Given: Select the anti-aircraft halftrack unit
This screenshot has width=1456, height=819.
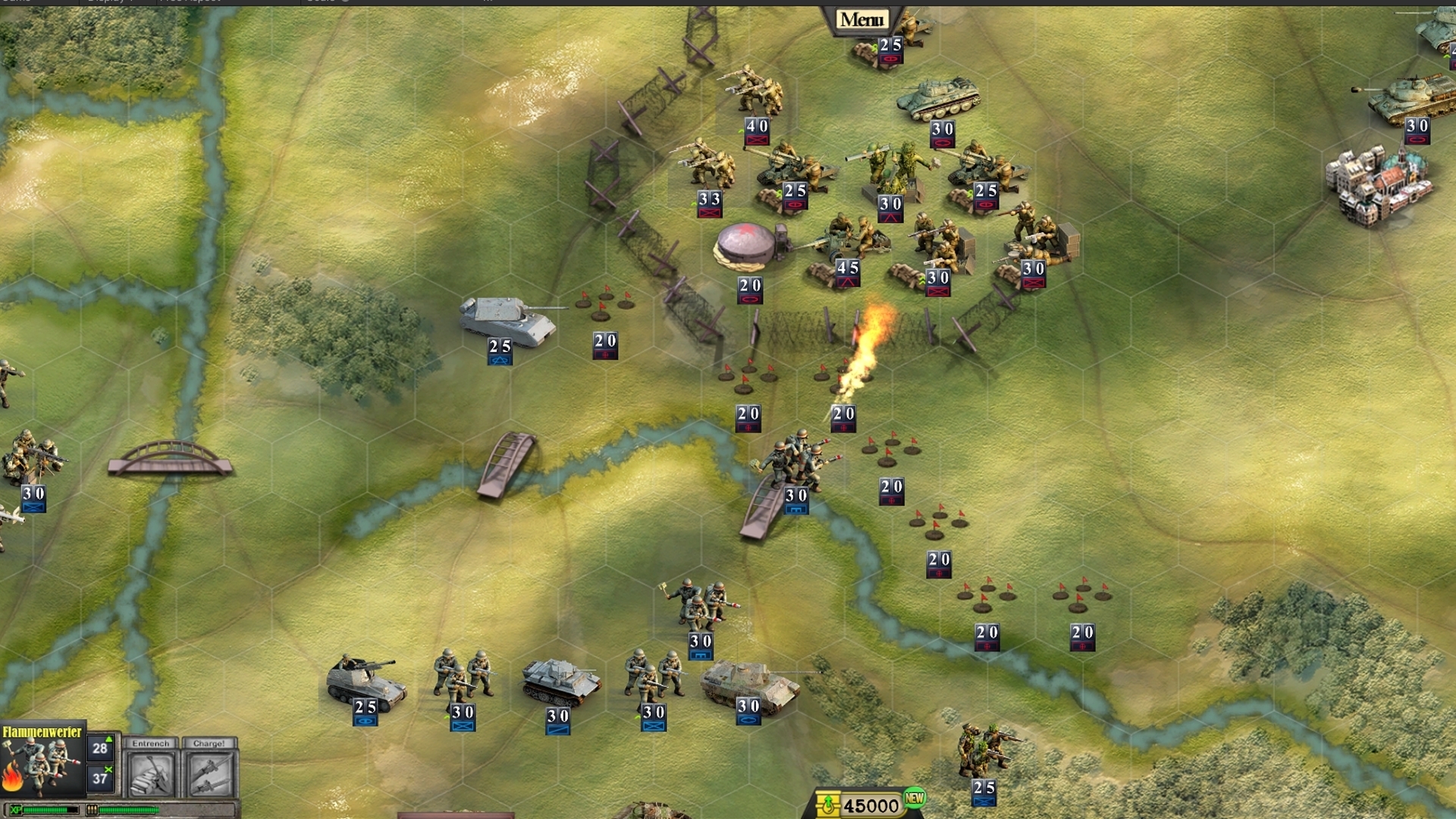Looking at the screenshot, I should tap(365, 682).
